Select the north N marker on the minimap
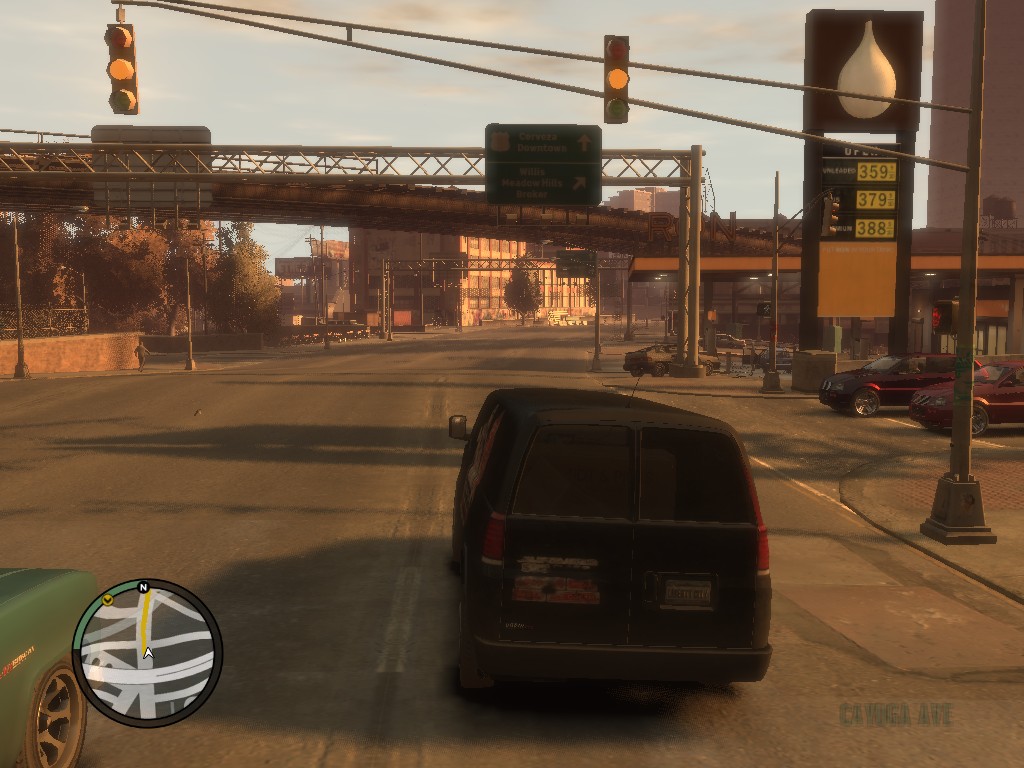This screenshot has height=768, width=1024. pyautogui.click(x=143, y=588)
